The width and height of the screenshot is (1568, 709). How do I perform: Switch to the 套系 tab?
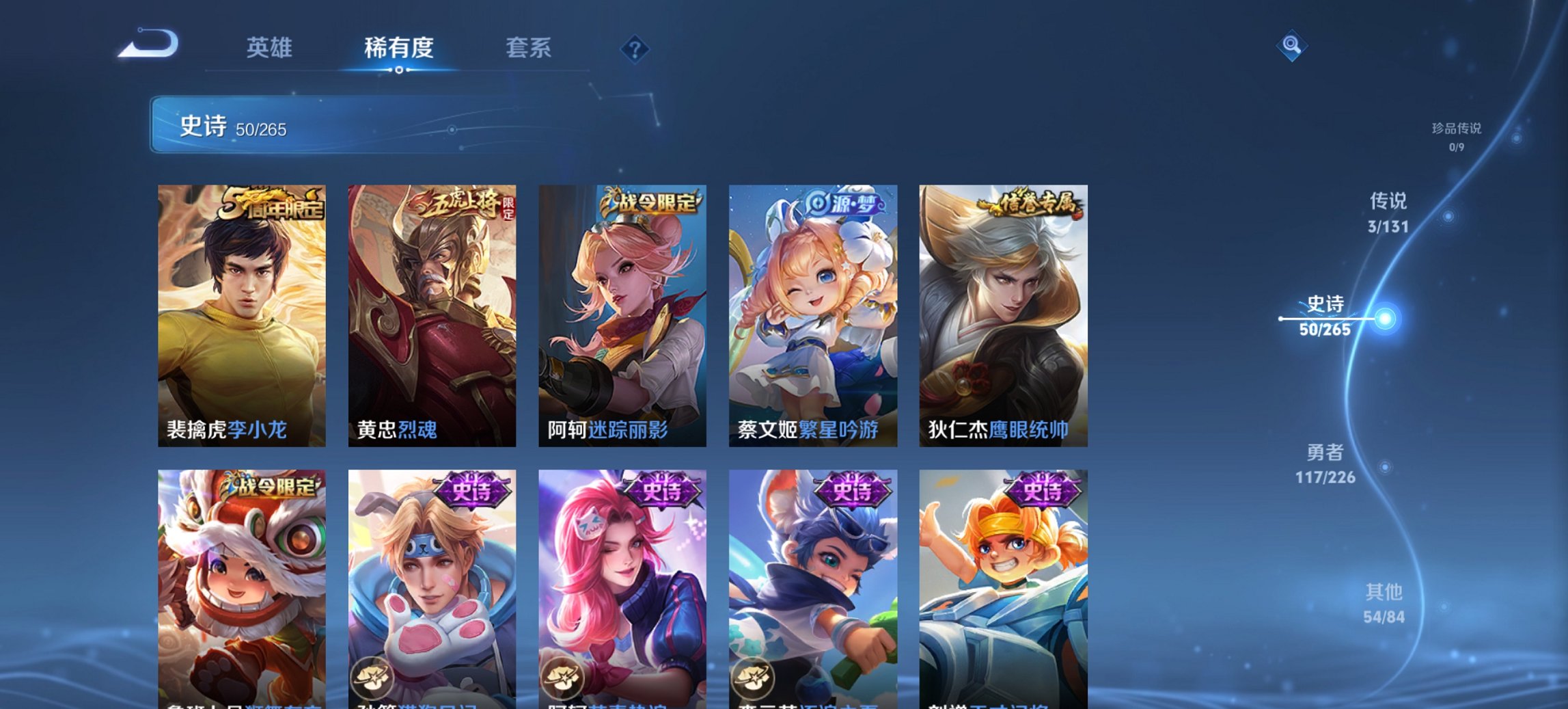coord(529,47)
